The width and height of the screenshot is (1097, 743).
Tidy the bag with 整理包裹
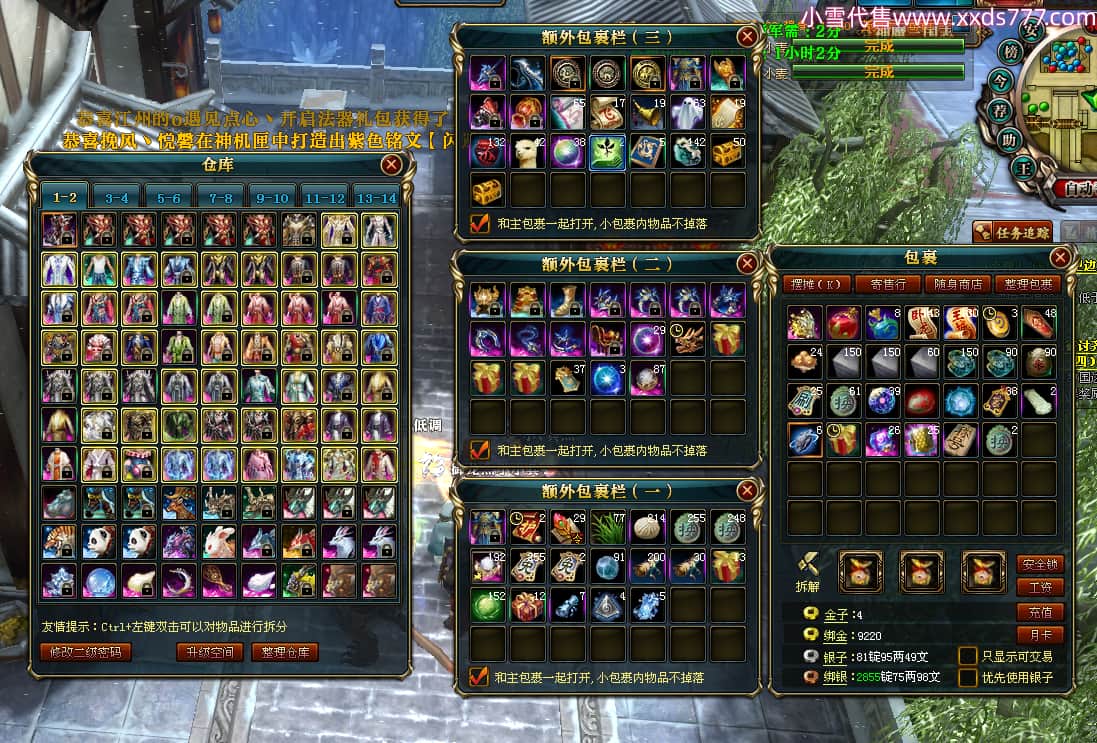(x=1029, y=284)
